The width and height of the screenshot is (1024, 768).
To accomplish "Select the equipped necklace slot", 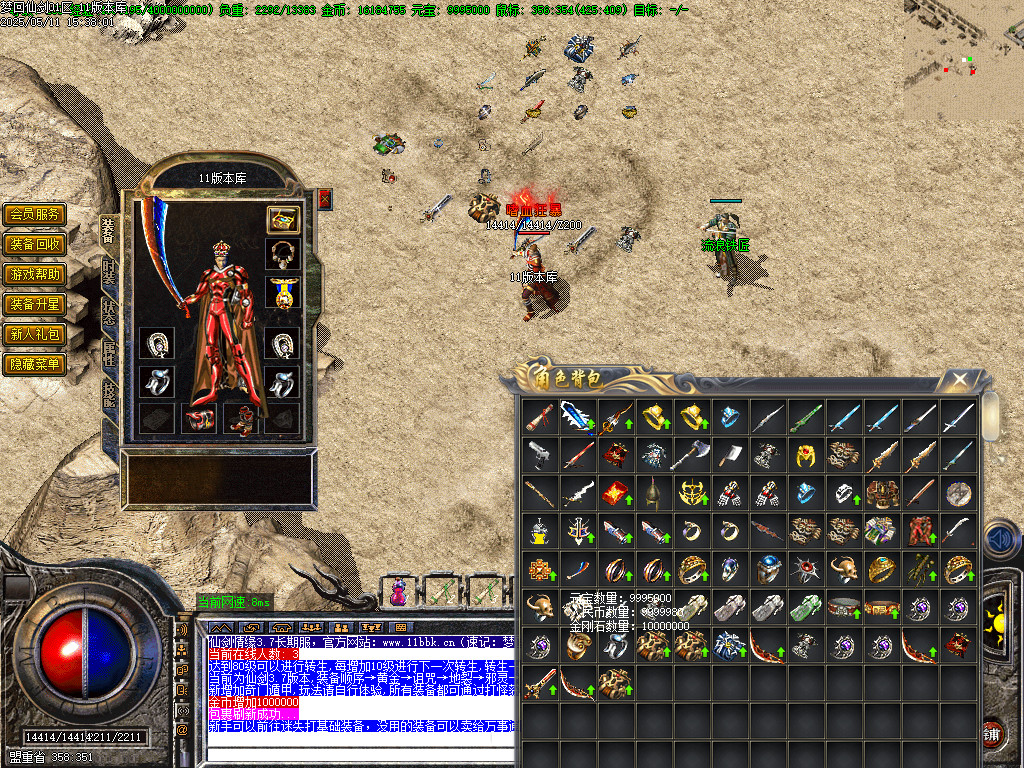I will [x=284, y=253].
